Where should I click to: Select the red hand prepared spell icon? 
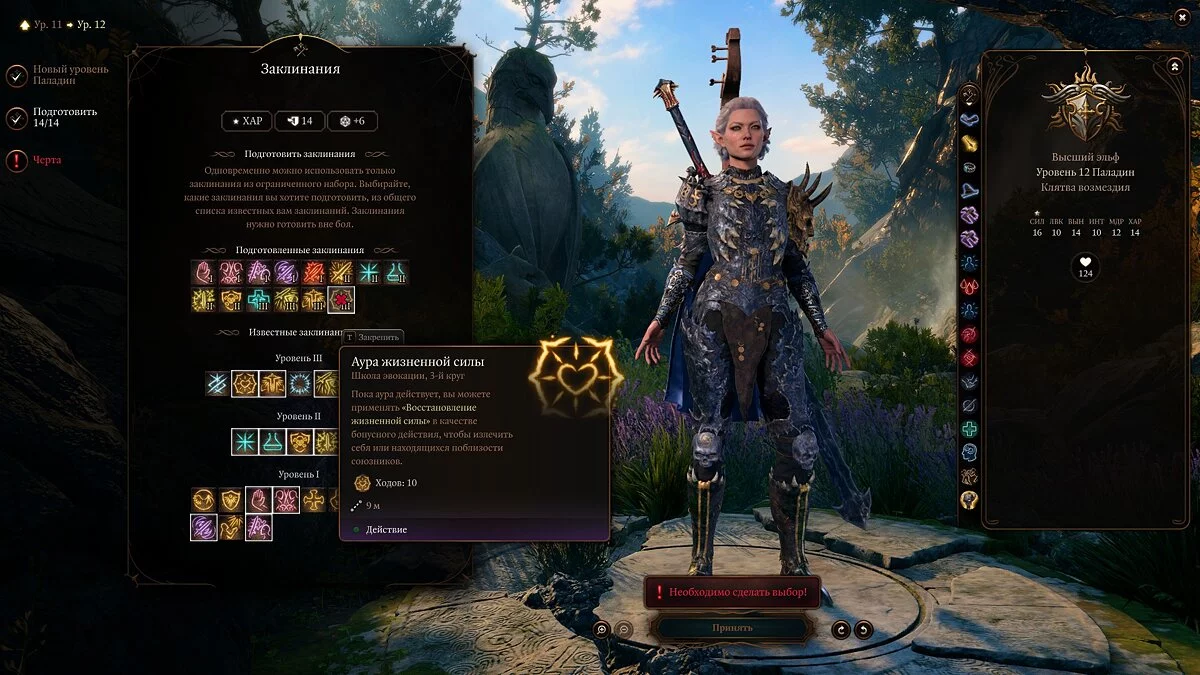pos(204,272)
